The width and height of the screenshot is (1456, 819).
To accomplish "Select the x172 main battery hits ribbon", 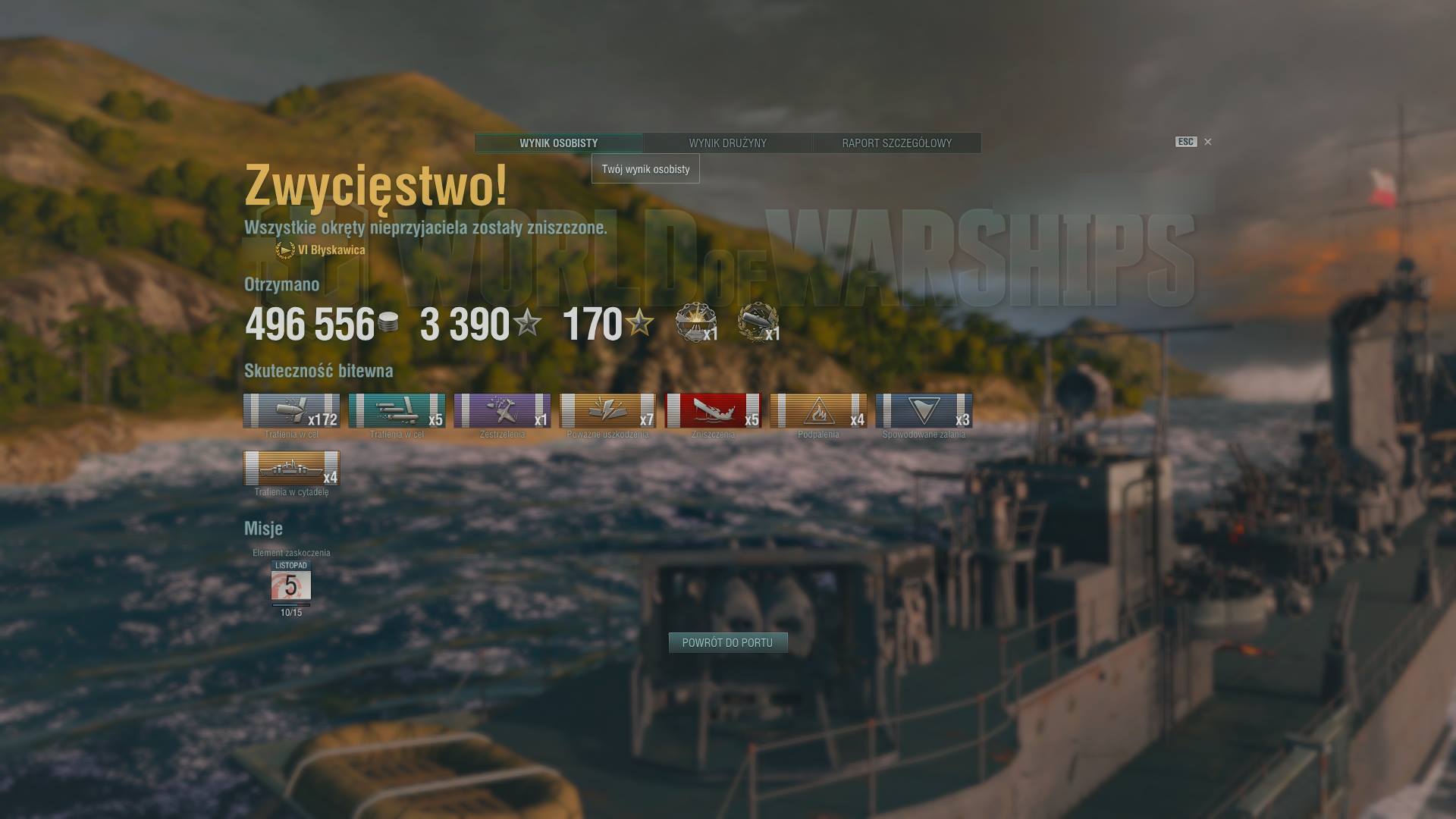I will pos(291,411).
